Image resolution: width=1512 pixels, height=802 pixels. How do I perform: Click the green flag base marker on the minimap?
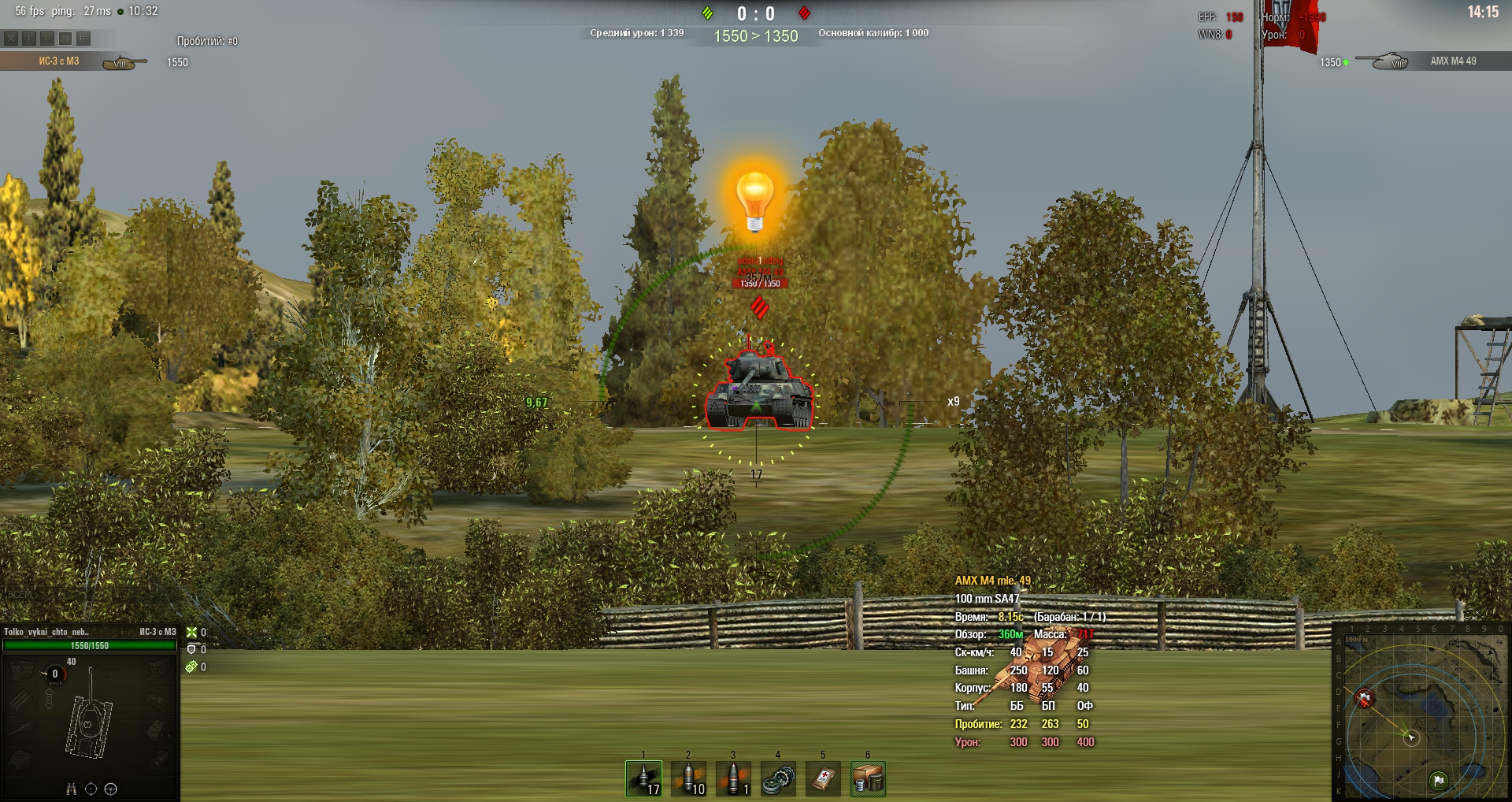[x=1439, y=781]
